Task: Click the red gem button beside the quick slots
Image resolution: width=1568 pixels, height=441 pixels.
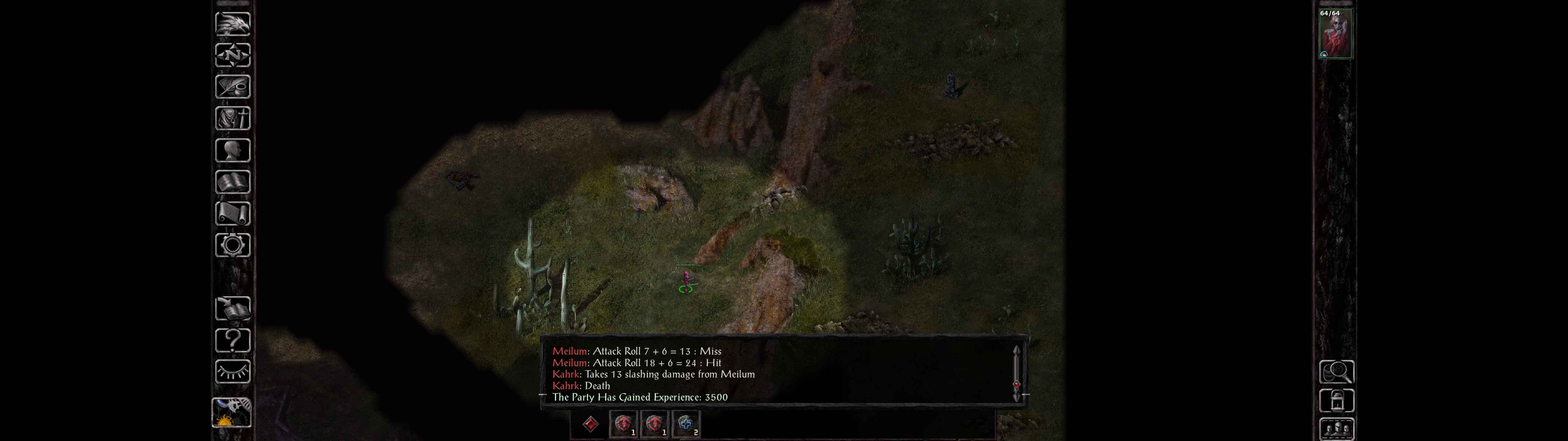Action: [x=590, y=424]
